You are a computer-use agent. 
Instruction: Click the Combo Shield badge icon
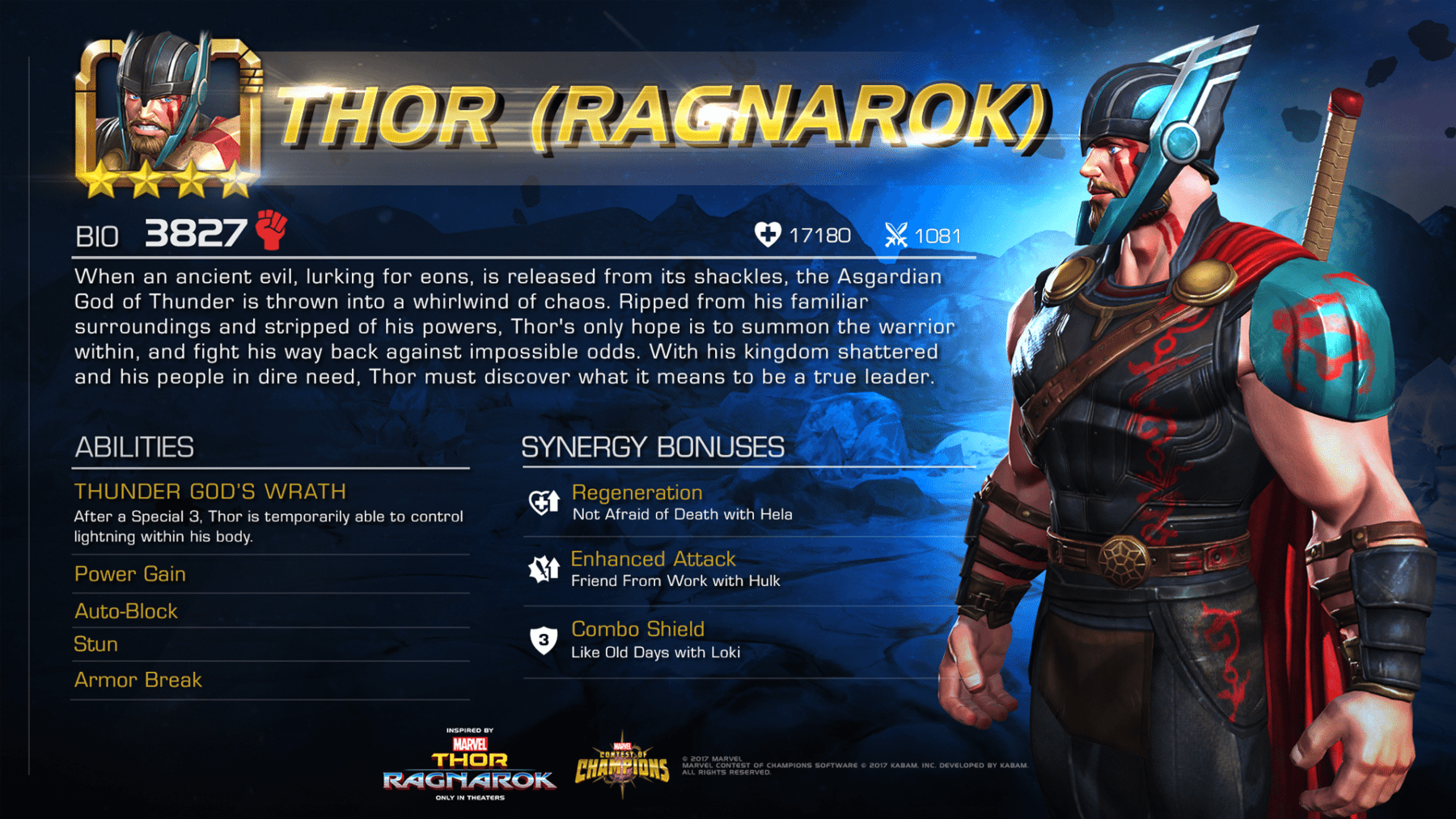pyautogui.click(x=544, y=640)
